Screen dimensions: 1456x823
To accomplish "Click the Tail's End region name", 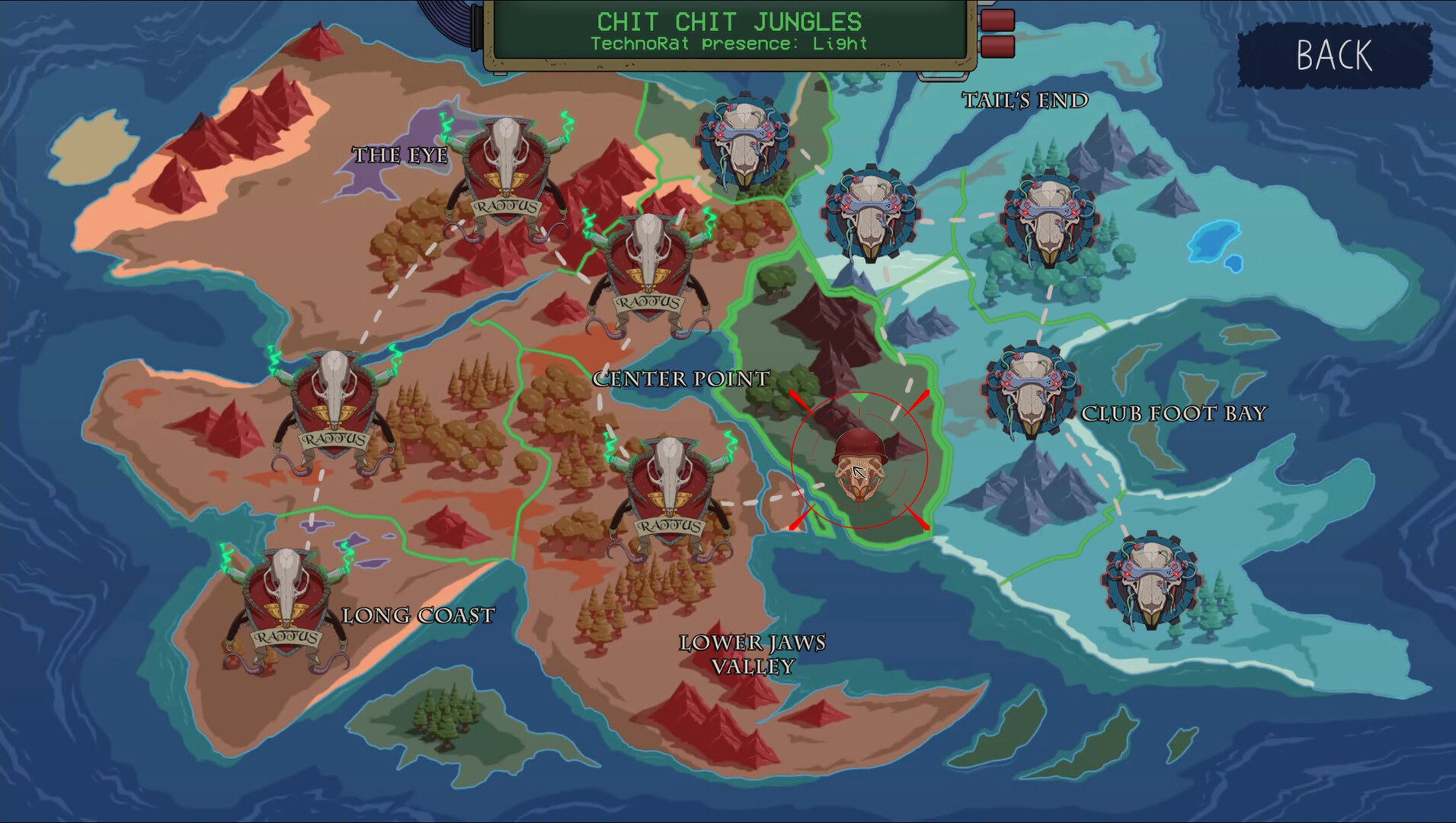I will click(1026, 99).
